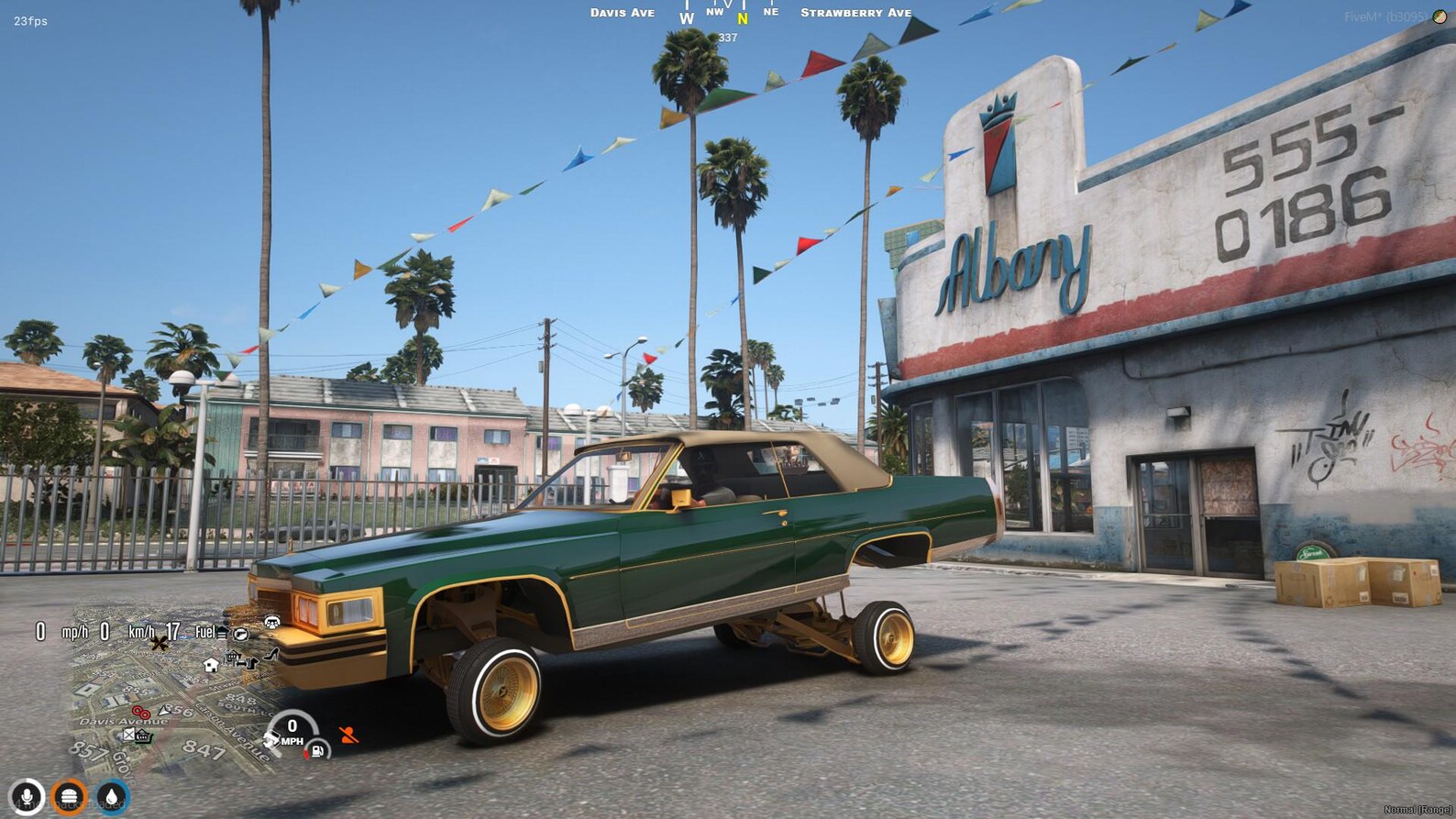Click the Davis Ave compass label
This screenshot has height=819, width=1456.
[621, 12]
